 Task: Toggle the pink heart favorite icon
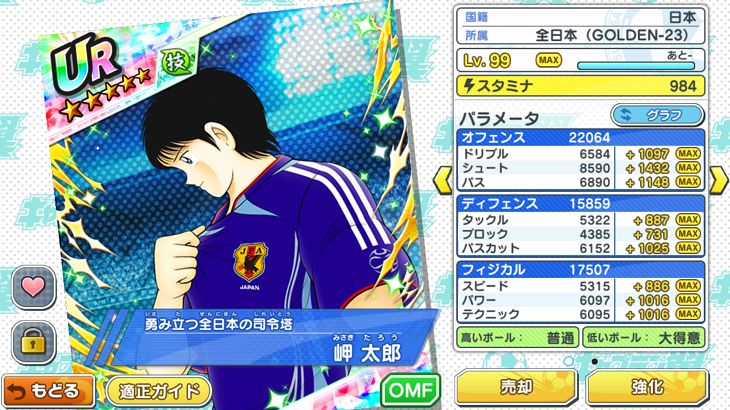pyautogui.click(x=32, y=287)
